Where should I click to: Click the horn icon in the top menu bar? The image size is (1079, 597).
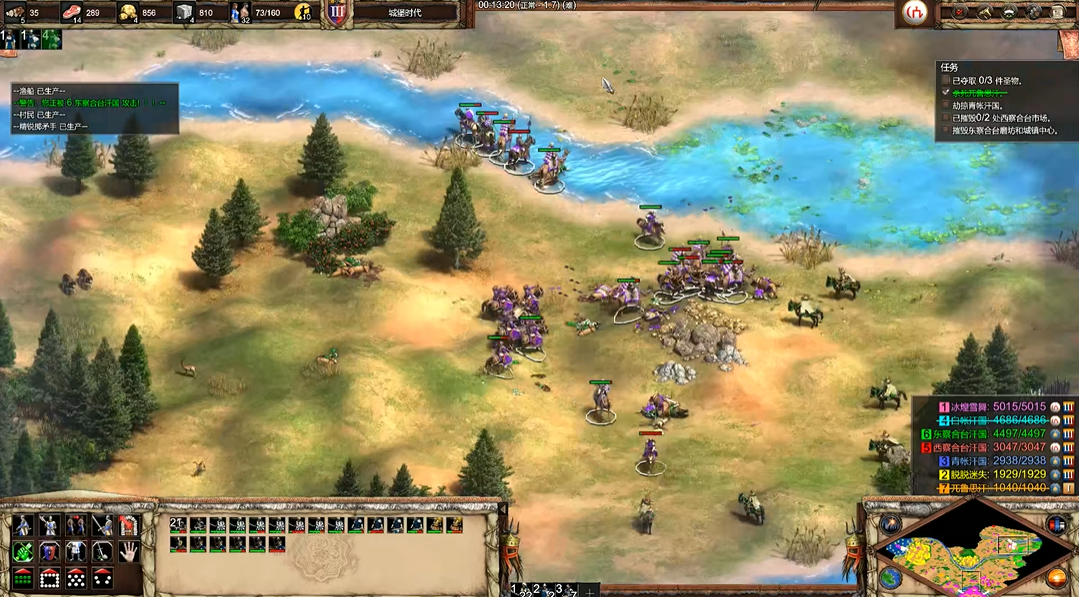pyautogui.click(x=985, y=12)
